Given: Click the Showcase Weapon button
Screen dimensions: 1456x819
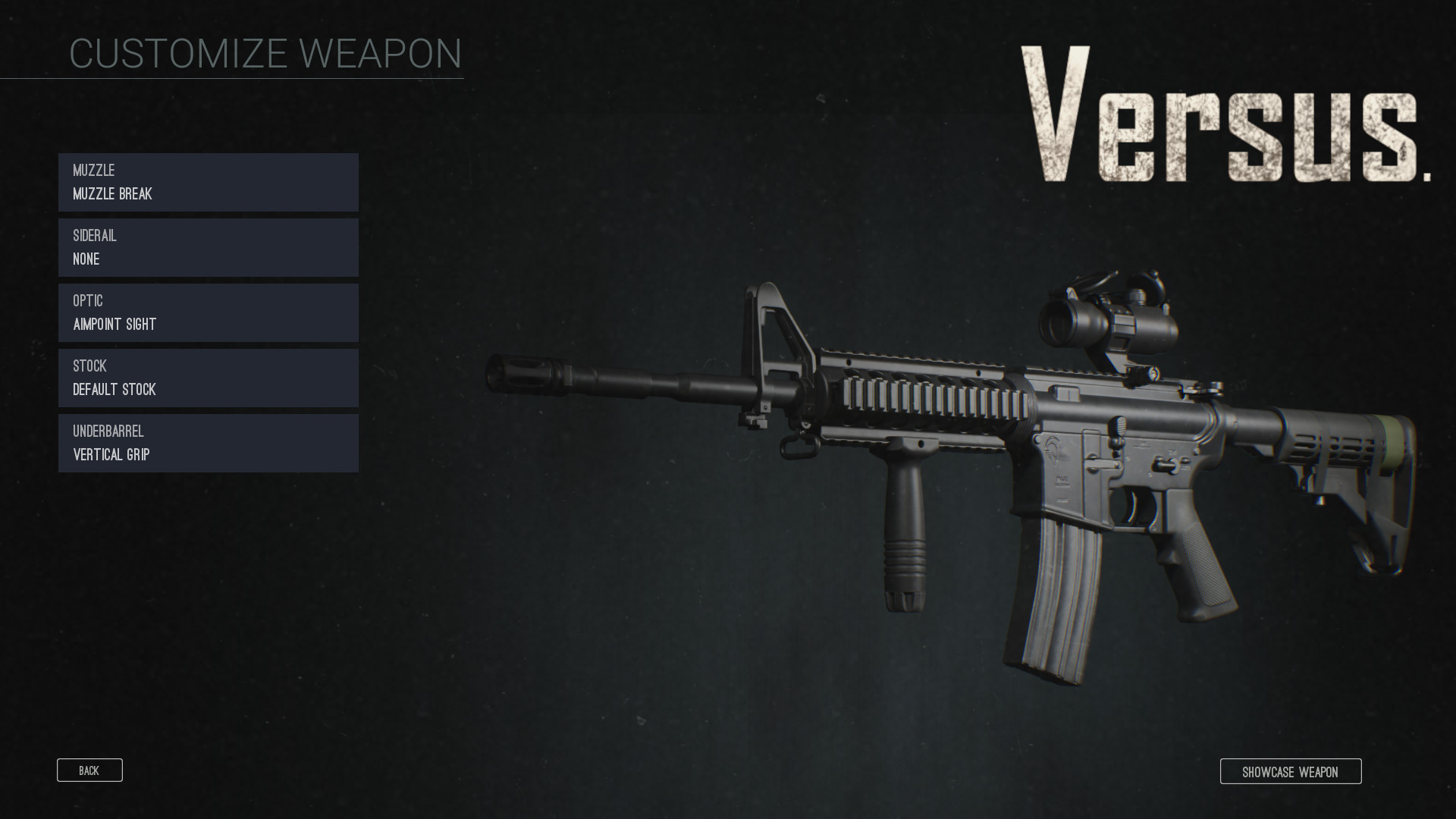Looking at the screenshot, I should pyautogui.click(x=1291, y=771).
